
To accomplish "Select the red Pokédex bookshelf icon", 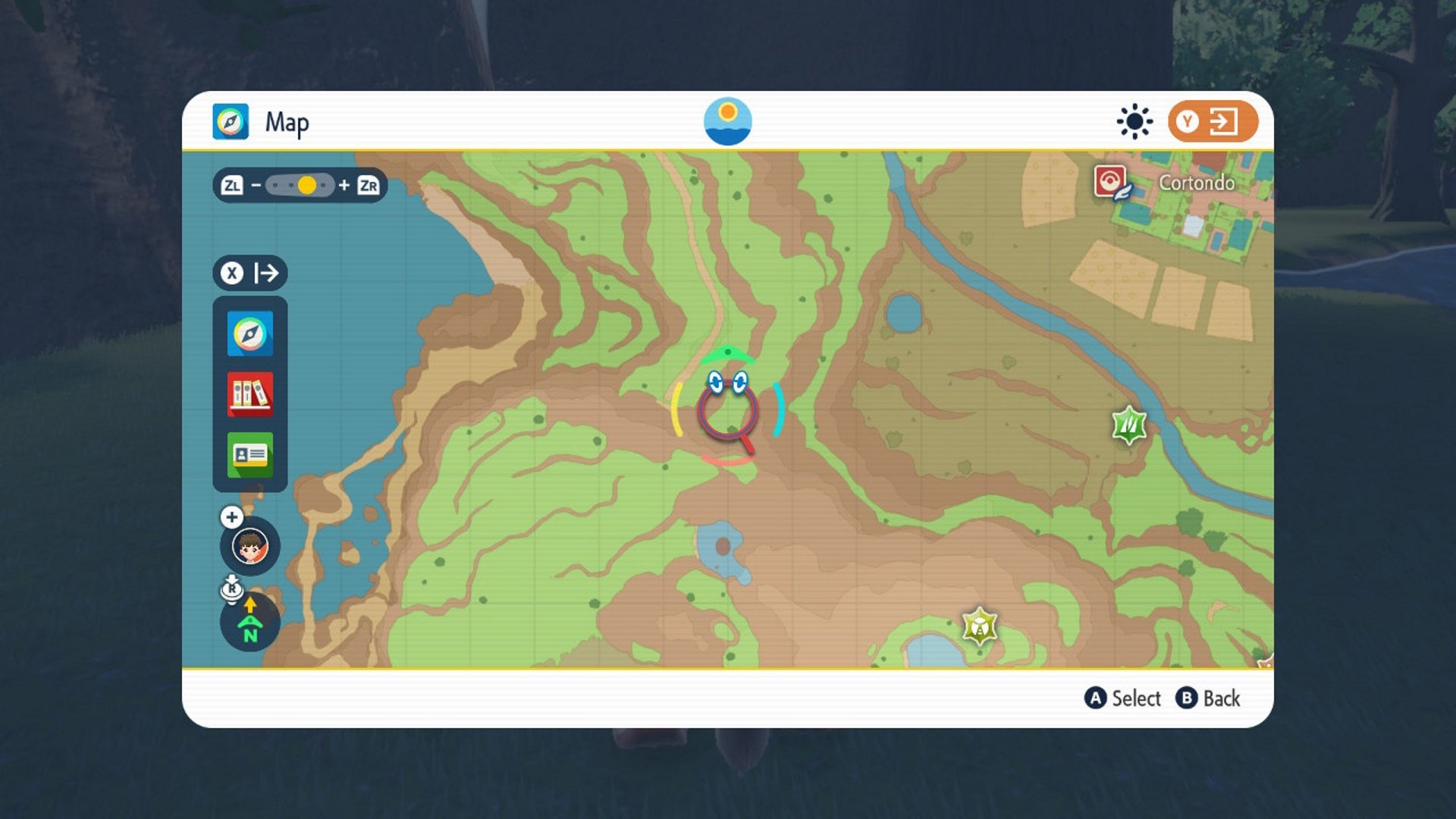I will [x=250, y=394].
